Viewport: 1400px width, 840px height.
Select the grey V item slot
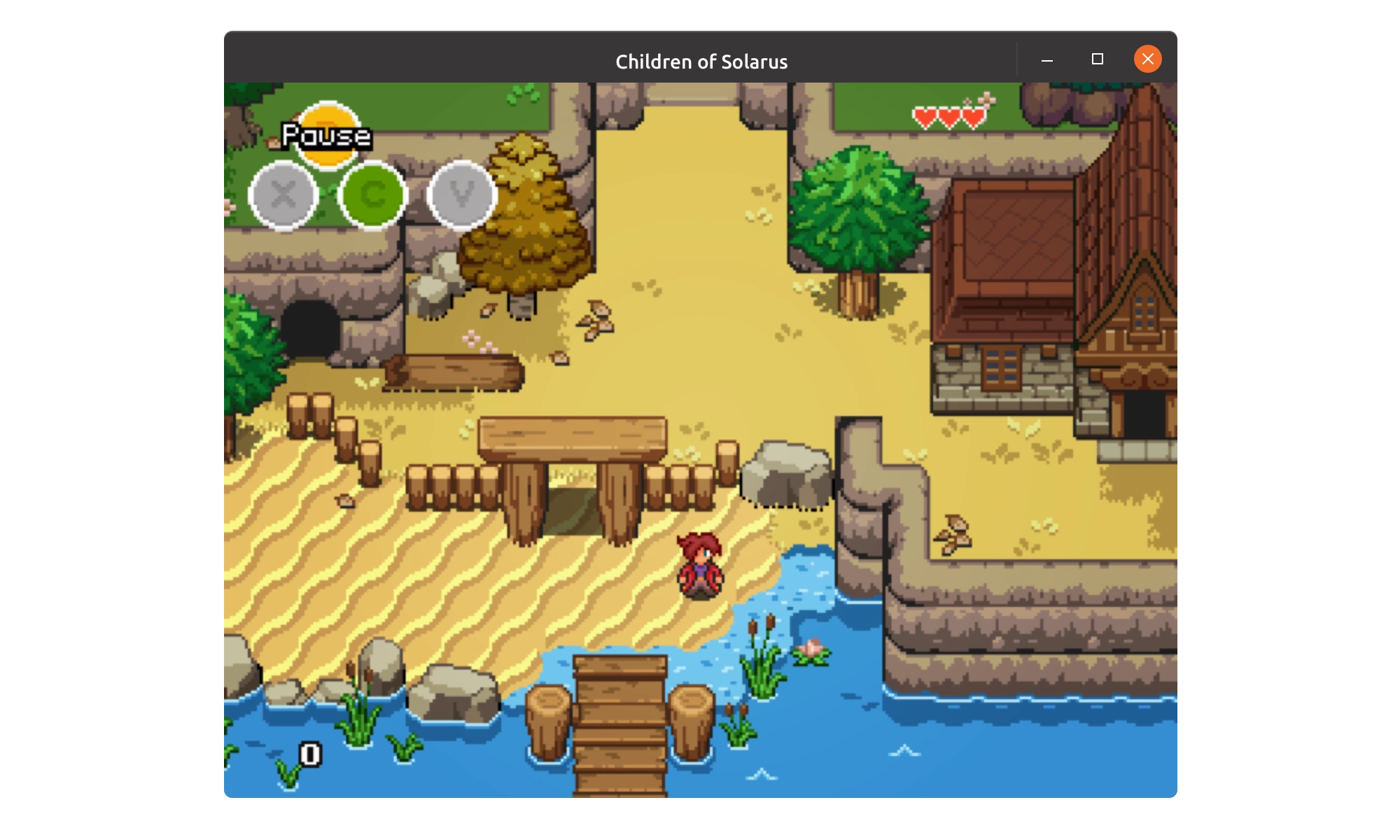coord(462,195)
